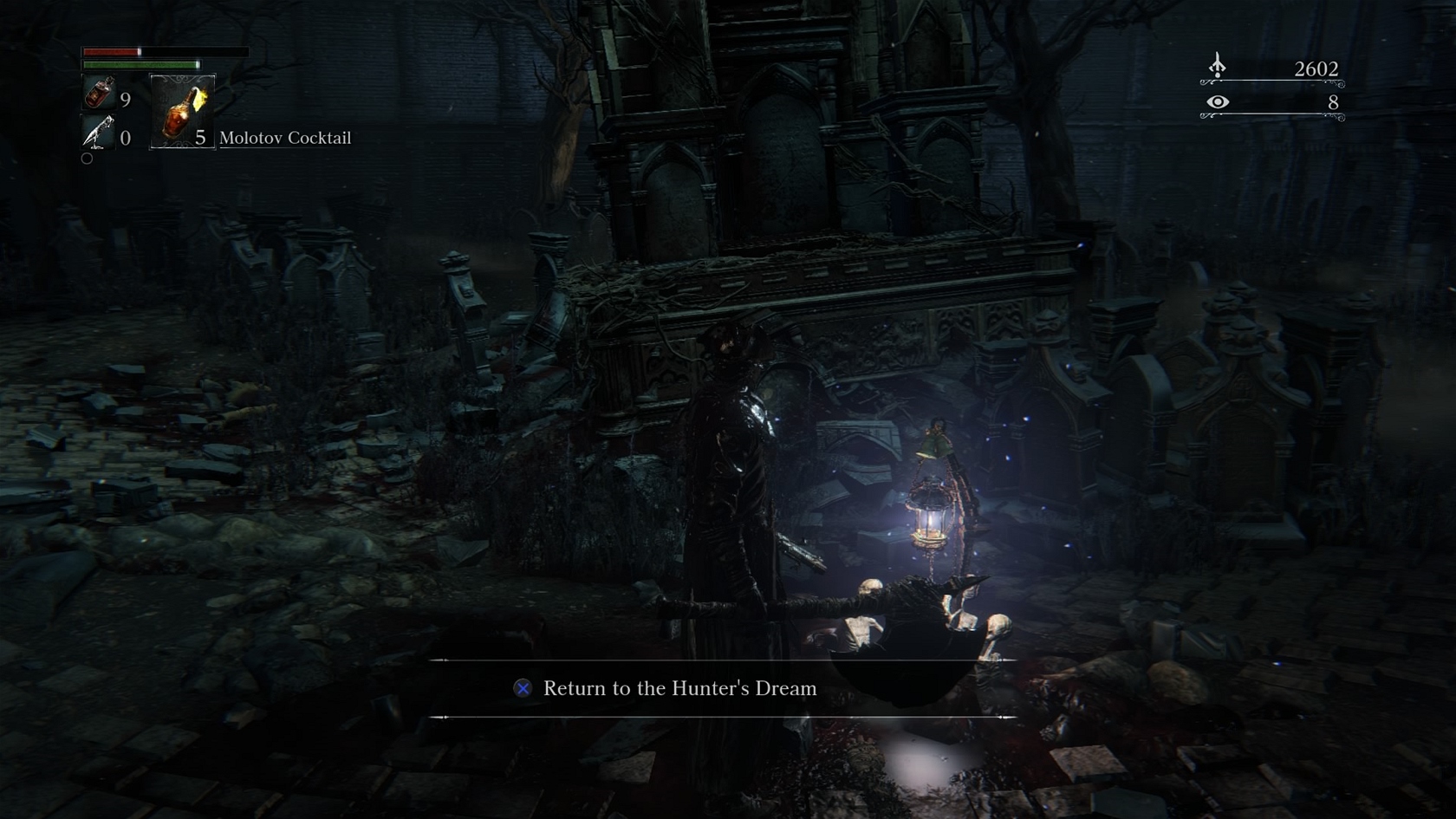Select the Blood Vial item icon
The width and height of the screenshot is (1456, 819).
(x=99, y=93)
